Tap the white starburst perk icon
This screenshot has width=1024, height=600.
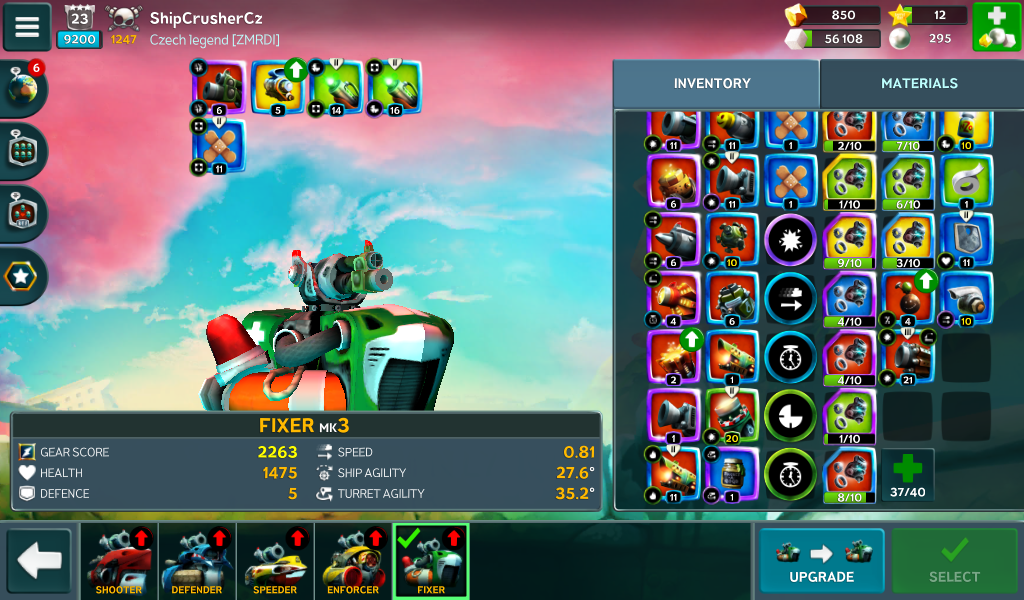791,240
